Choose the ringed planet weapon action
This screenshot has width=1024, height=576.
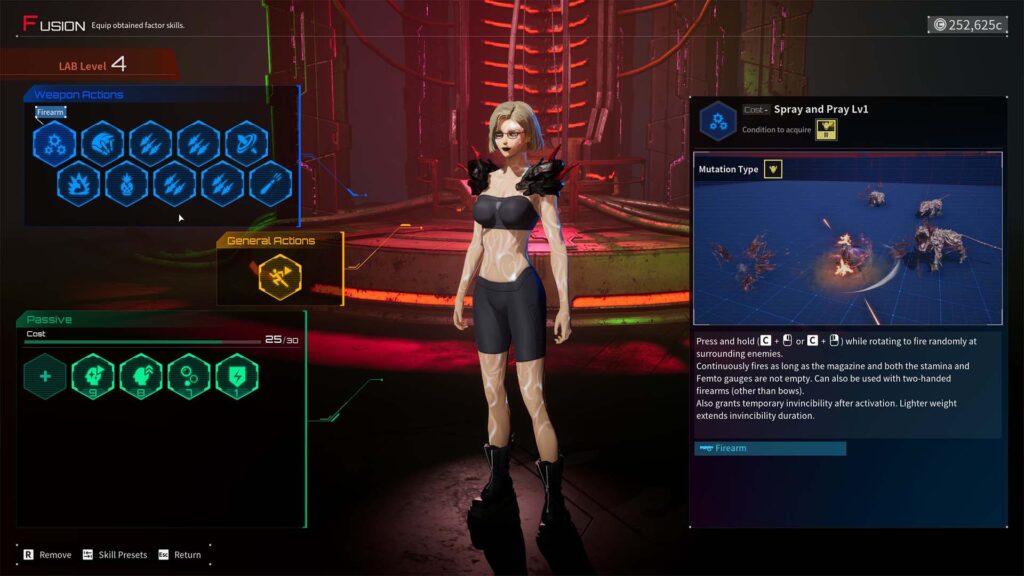click(246, 144)
